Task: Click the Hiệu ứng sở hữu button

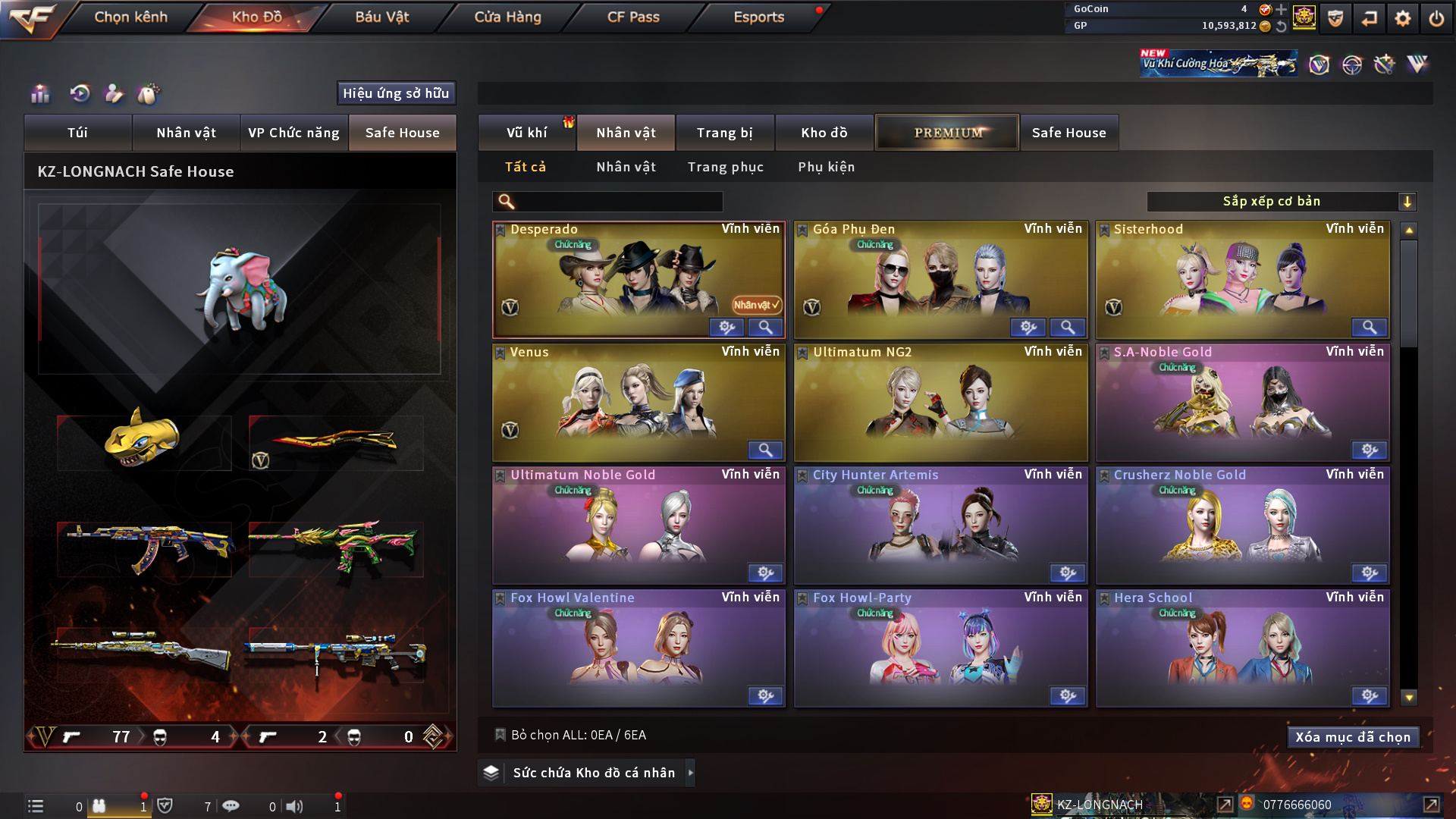Action: (396, 93)
